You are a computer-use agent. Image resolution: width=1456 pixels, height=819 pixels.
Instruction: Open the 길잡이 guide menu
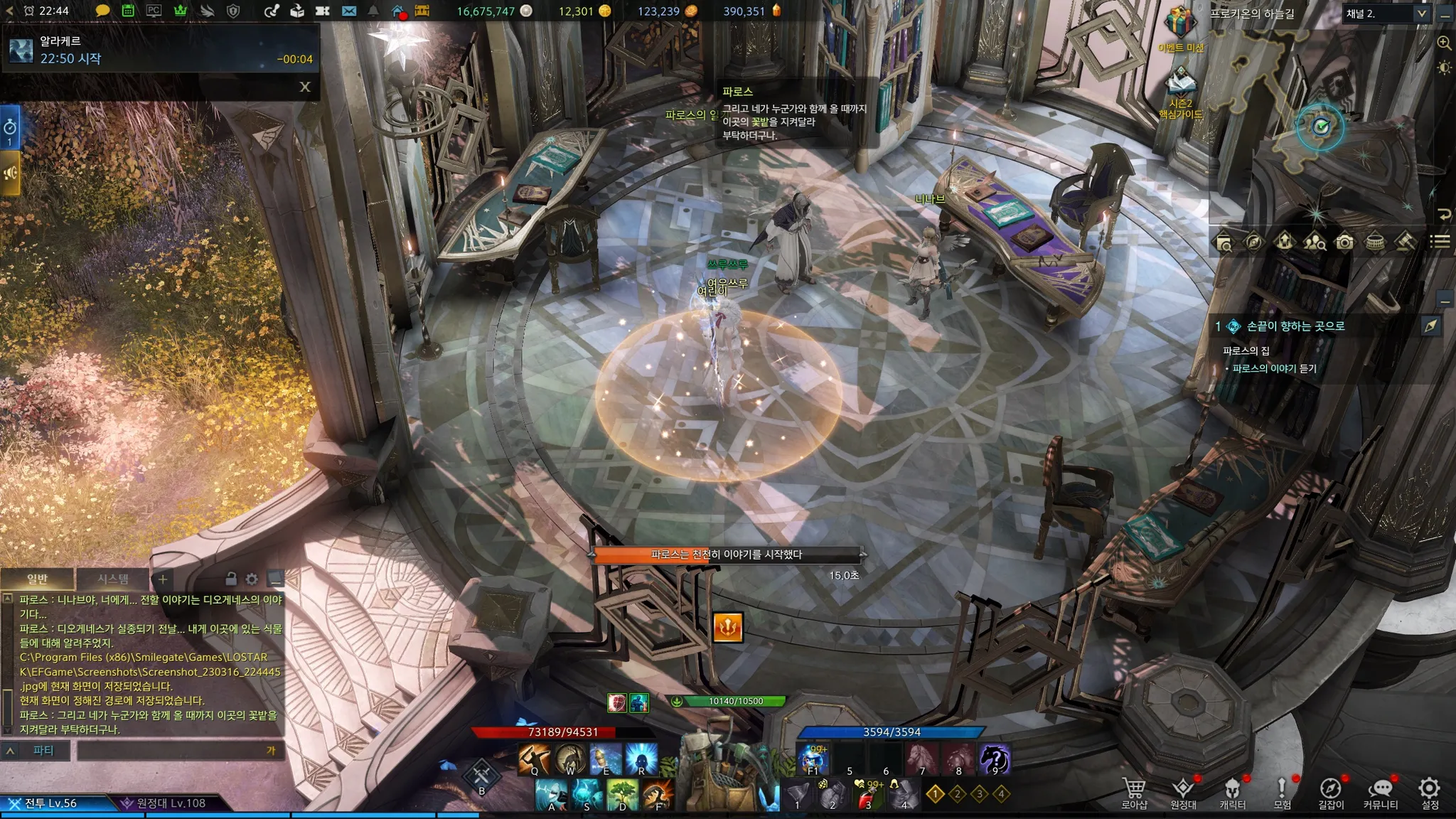pos(1331,791)
